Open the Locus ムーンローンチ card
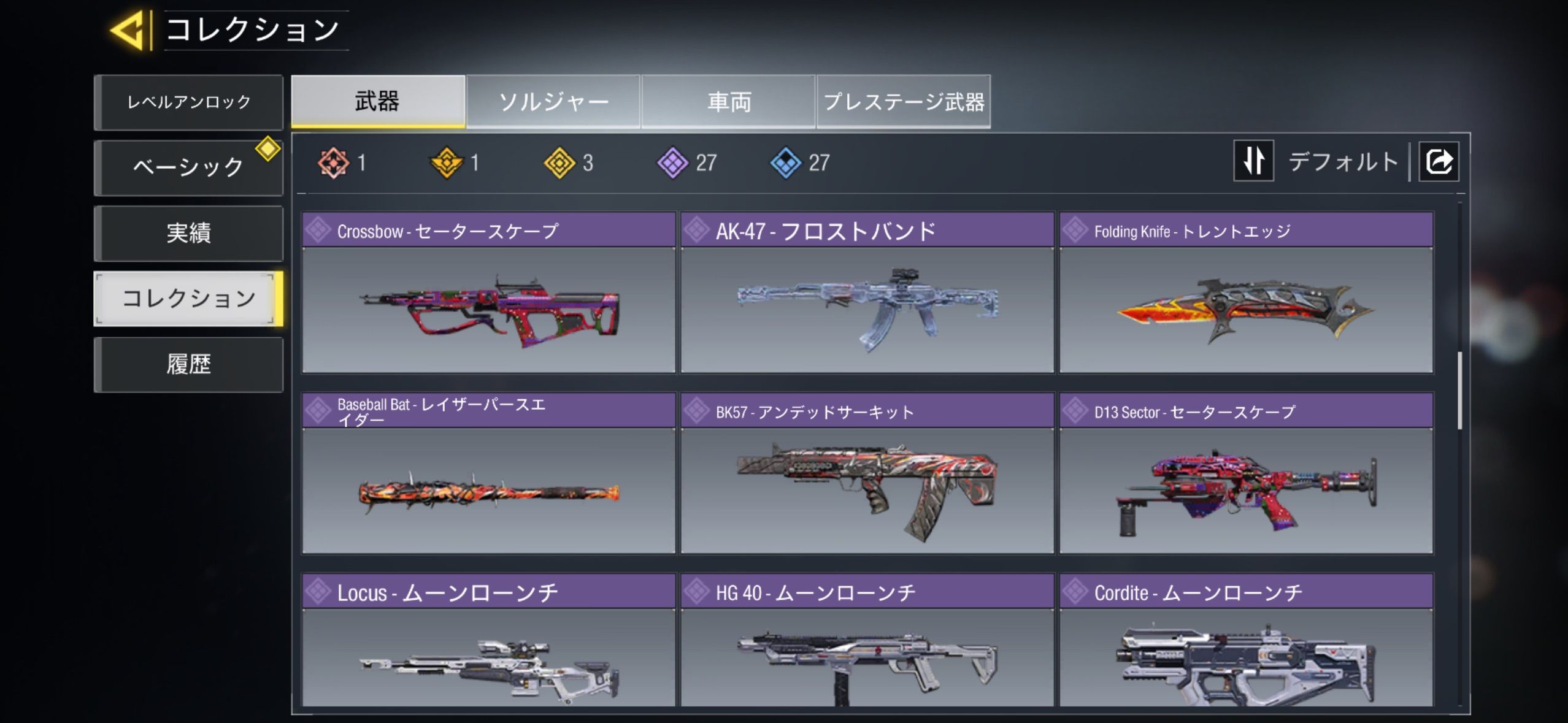The height and width of the screenshot is (723, 1568). point(488,641)
